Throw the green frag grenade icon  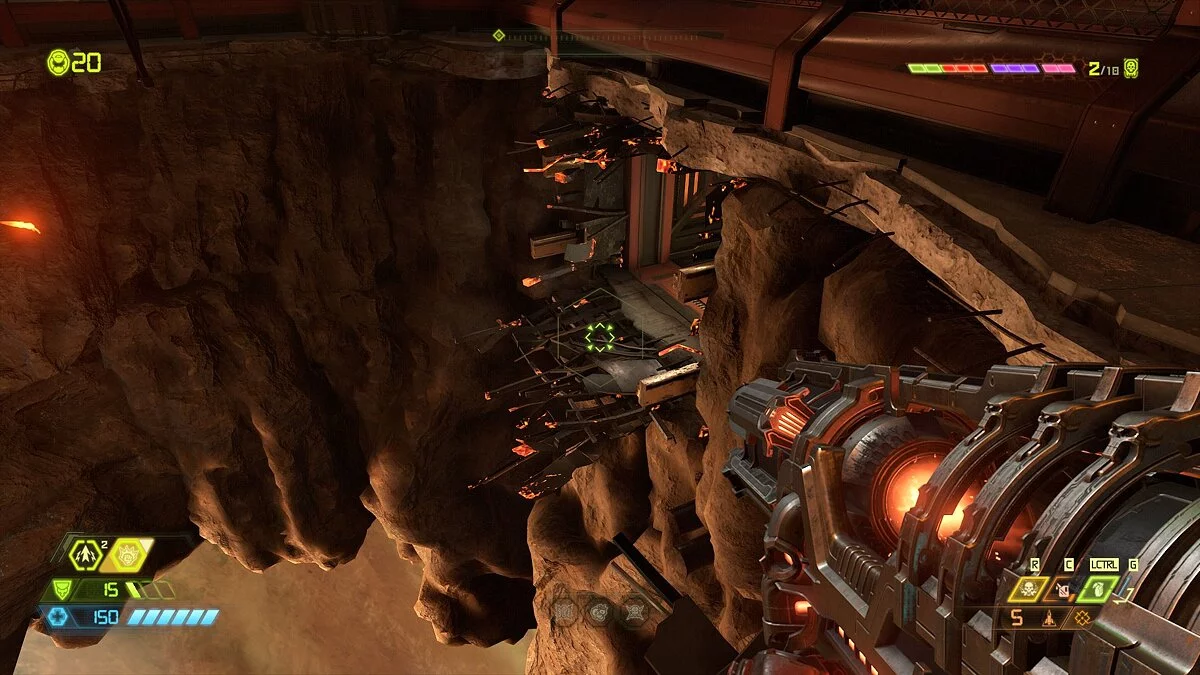pyautogui.click(x=1097, y=589)
